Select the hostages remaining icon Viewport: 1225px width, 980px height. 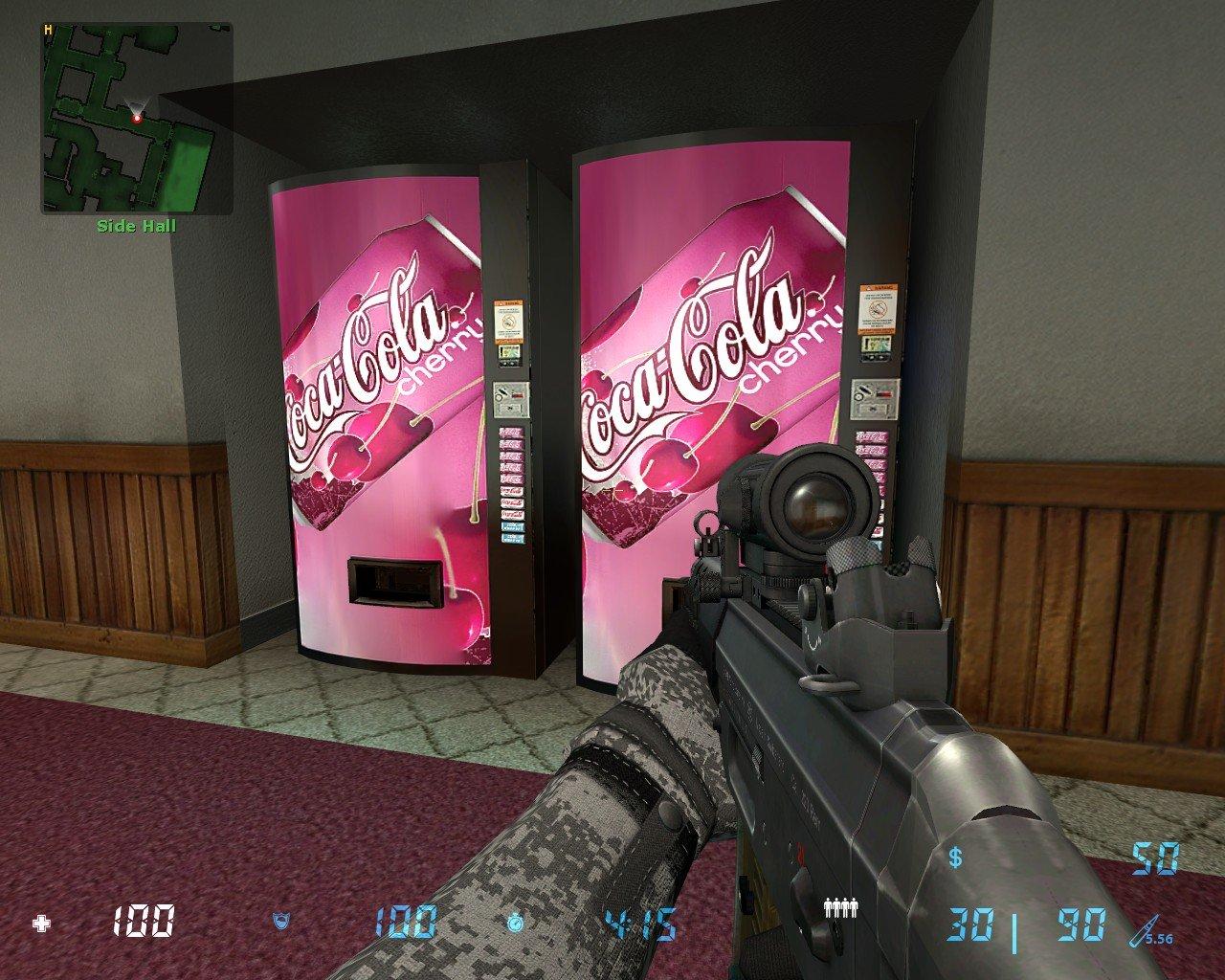tap(839, 906)
